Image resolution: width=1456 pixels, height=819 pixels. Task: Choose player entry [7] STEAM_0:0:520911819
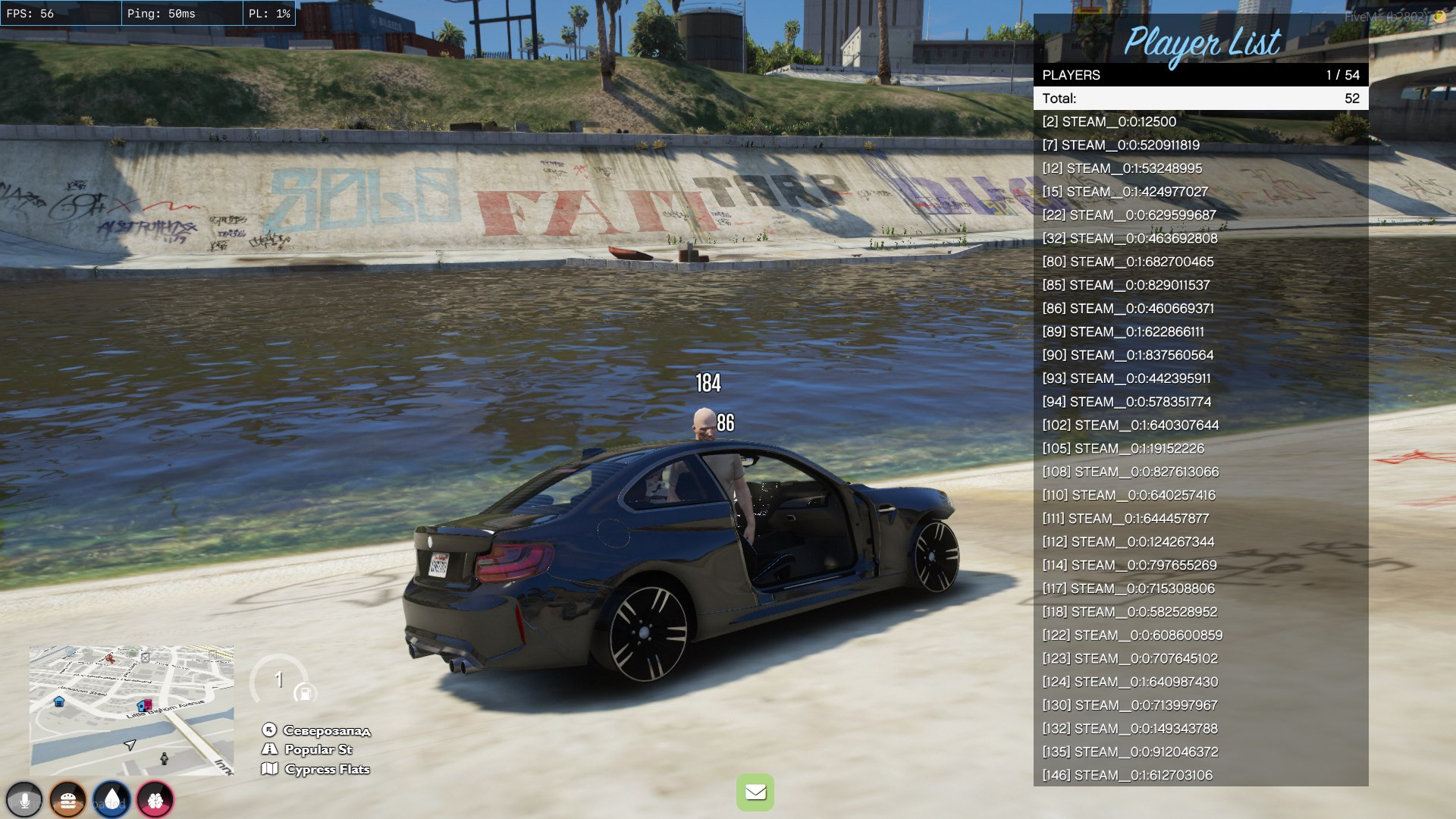[1200, 145]
